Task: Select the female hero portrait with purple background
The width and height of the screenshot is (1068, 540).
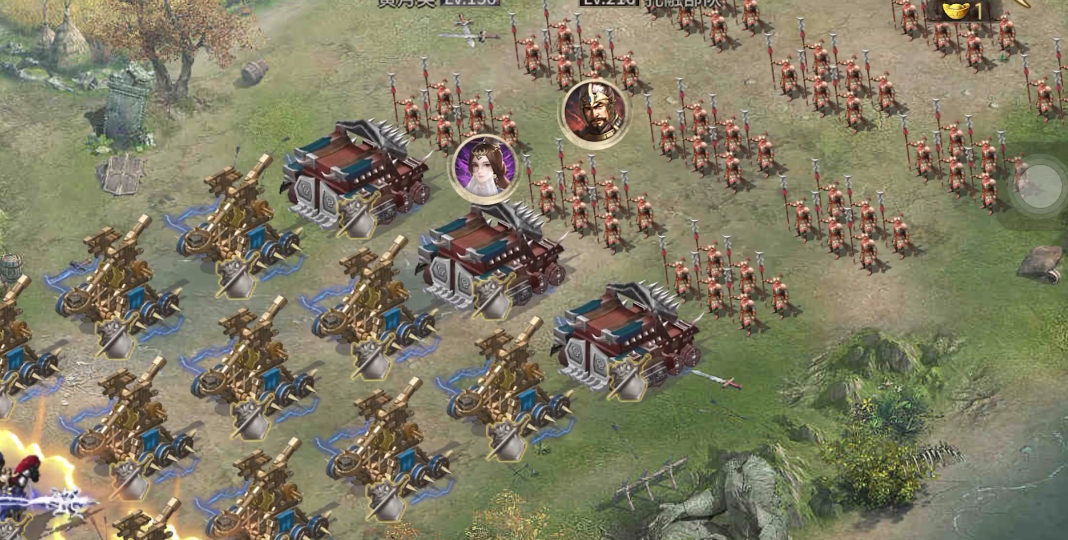Action: tap(485, 167)
